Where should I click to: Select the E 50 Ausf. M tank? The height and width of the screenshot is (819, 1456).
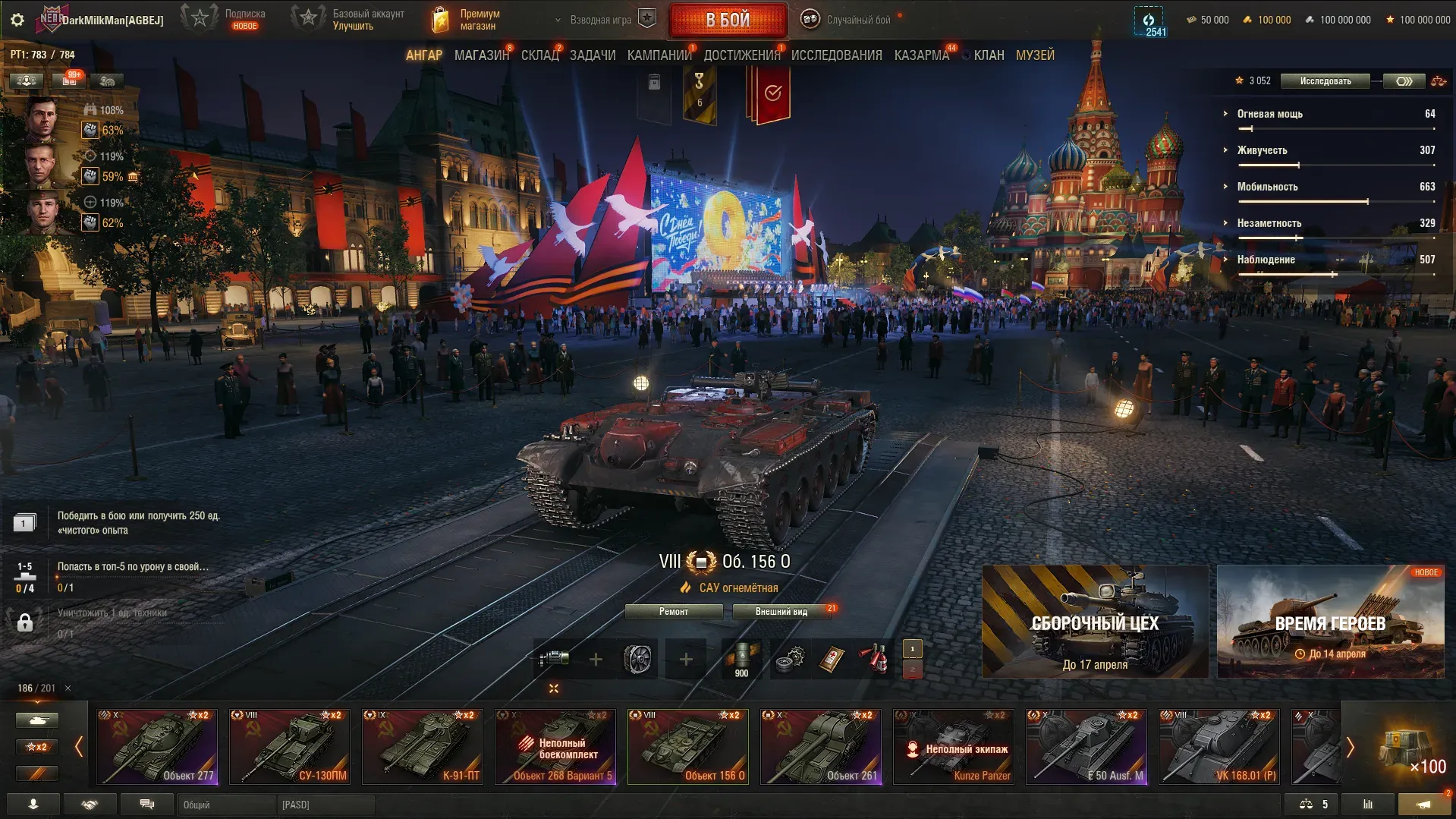click(x=1086, y=747)
